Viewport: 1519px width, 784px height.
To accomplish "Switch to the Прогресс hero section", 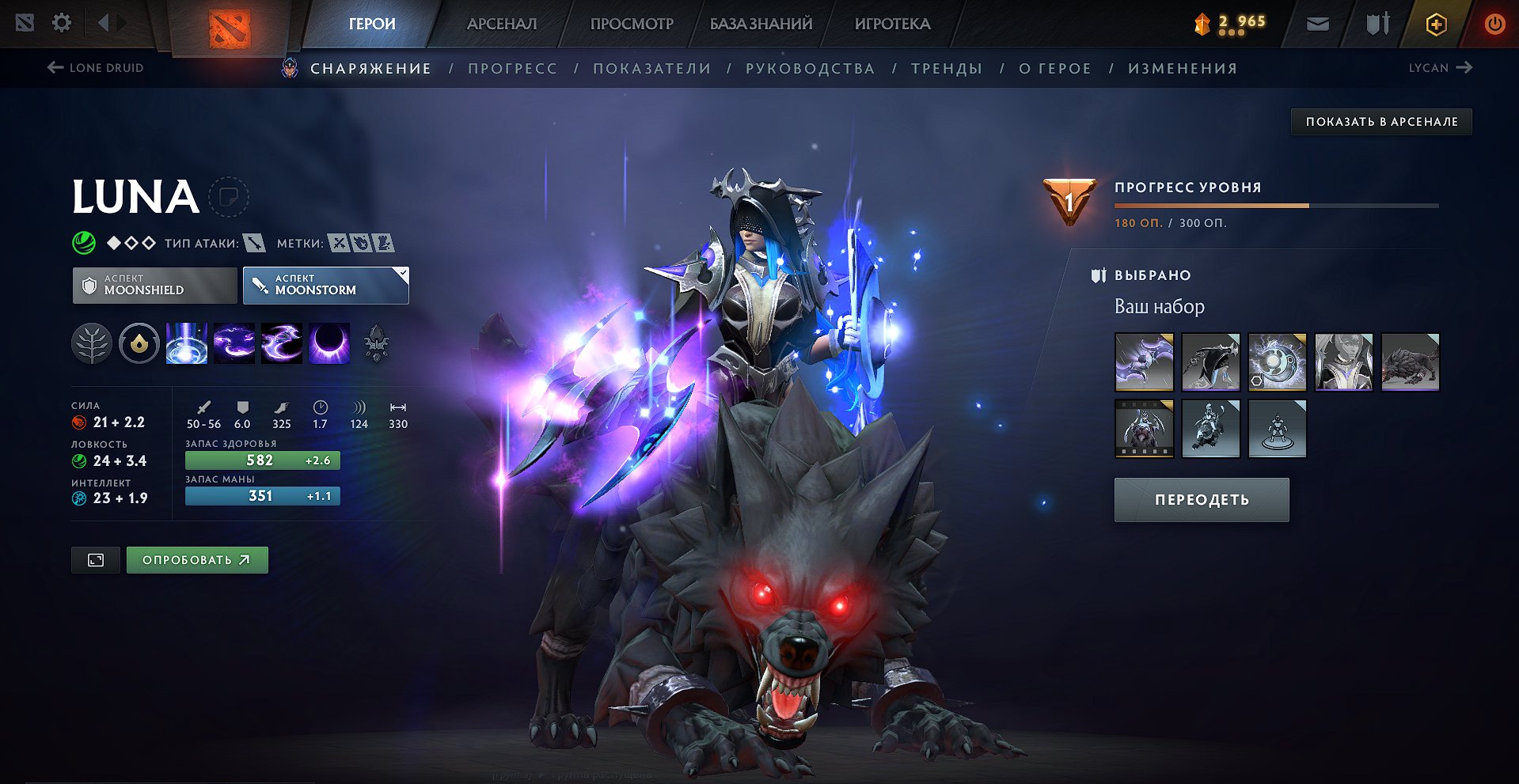I will pos(512,69).
